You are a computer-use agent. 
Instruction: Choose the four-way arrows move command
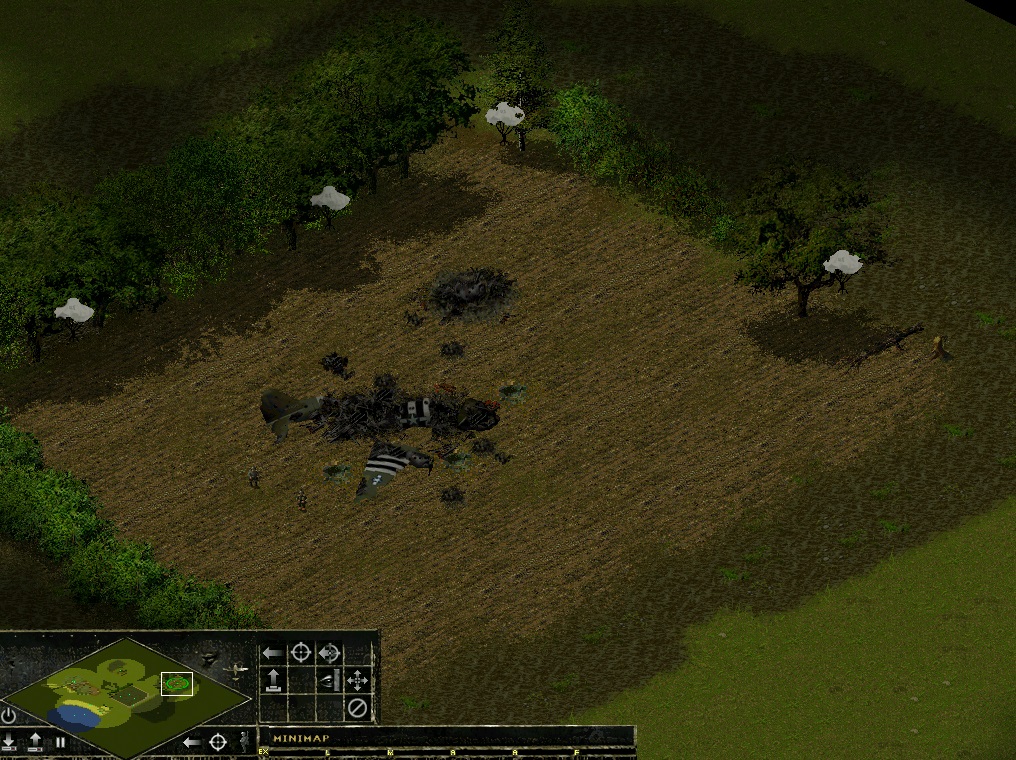click(357, 681)
